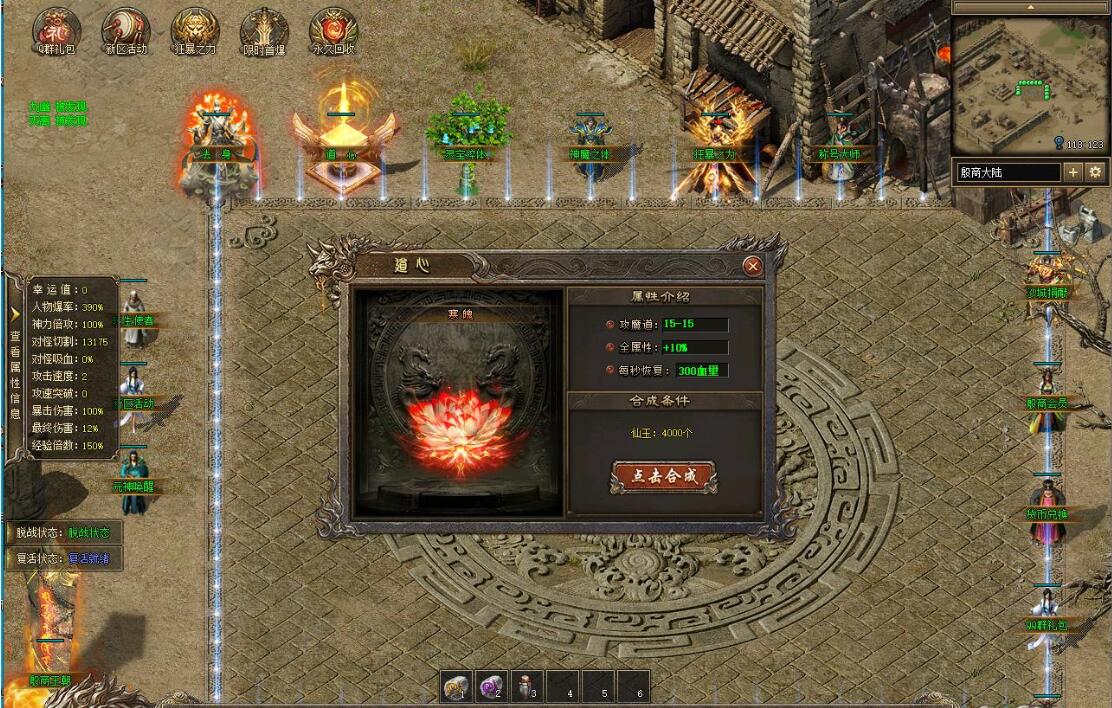
Task: Use the potion bottle in hotbar slot 3
Action: tap(527, 686)
